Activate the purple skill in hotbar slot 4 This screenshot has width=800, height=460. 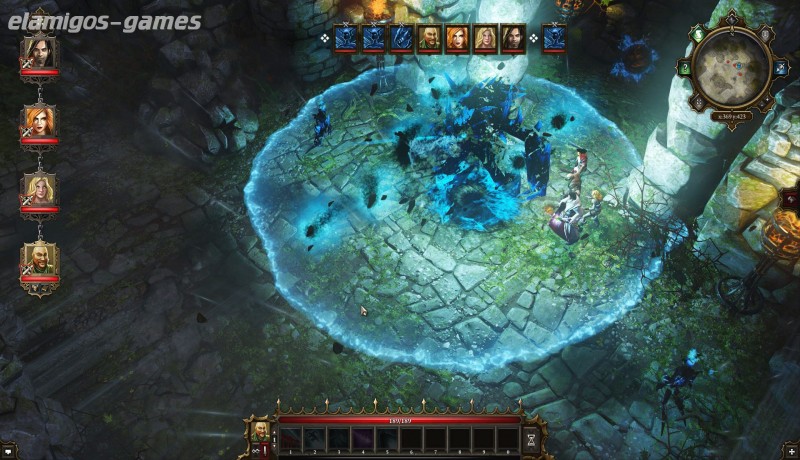[x=364, y=438]
